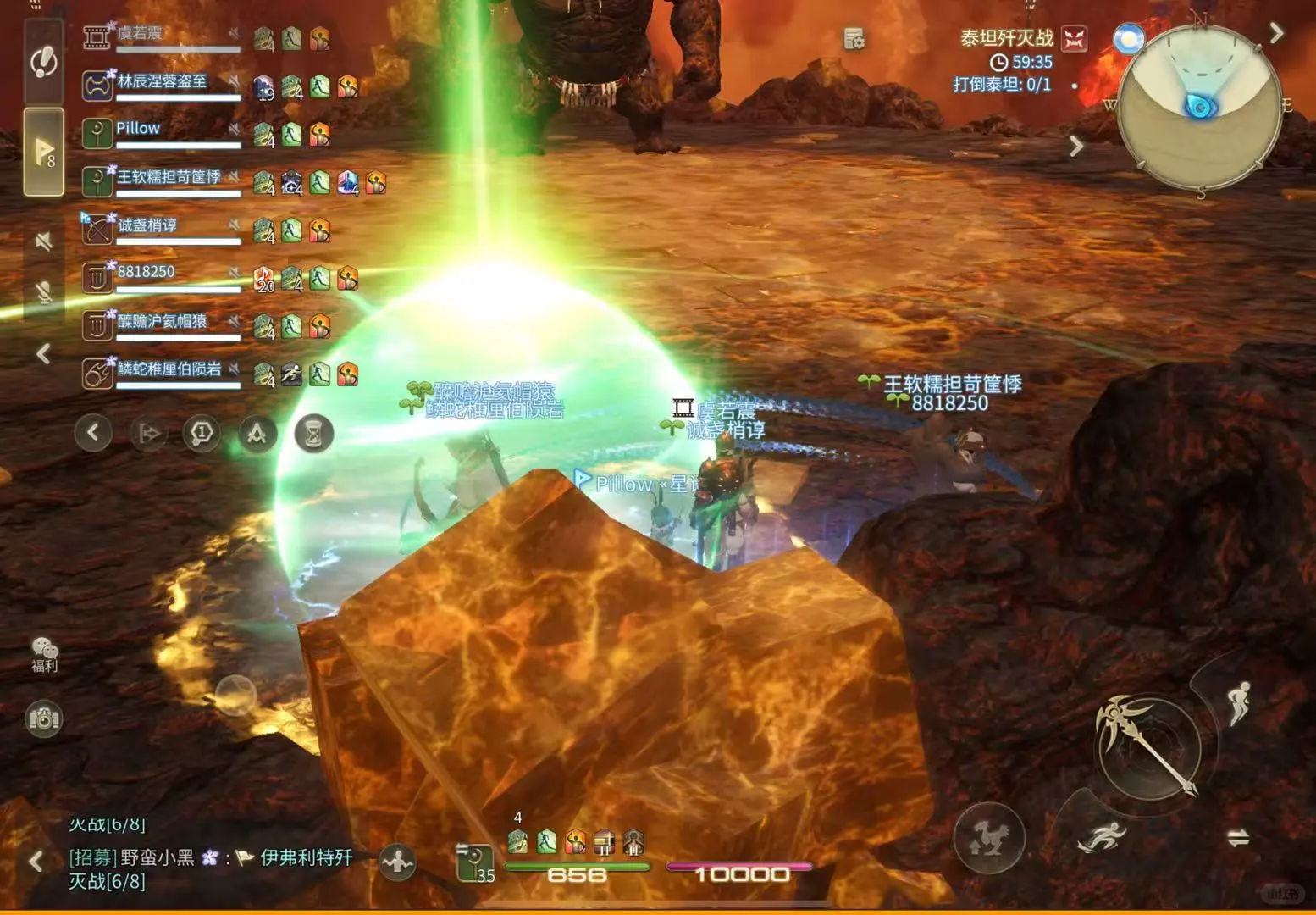
Task: Expand the panel via right chevron near minimap
Action: click(x=1275, y=32)
